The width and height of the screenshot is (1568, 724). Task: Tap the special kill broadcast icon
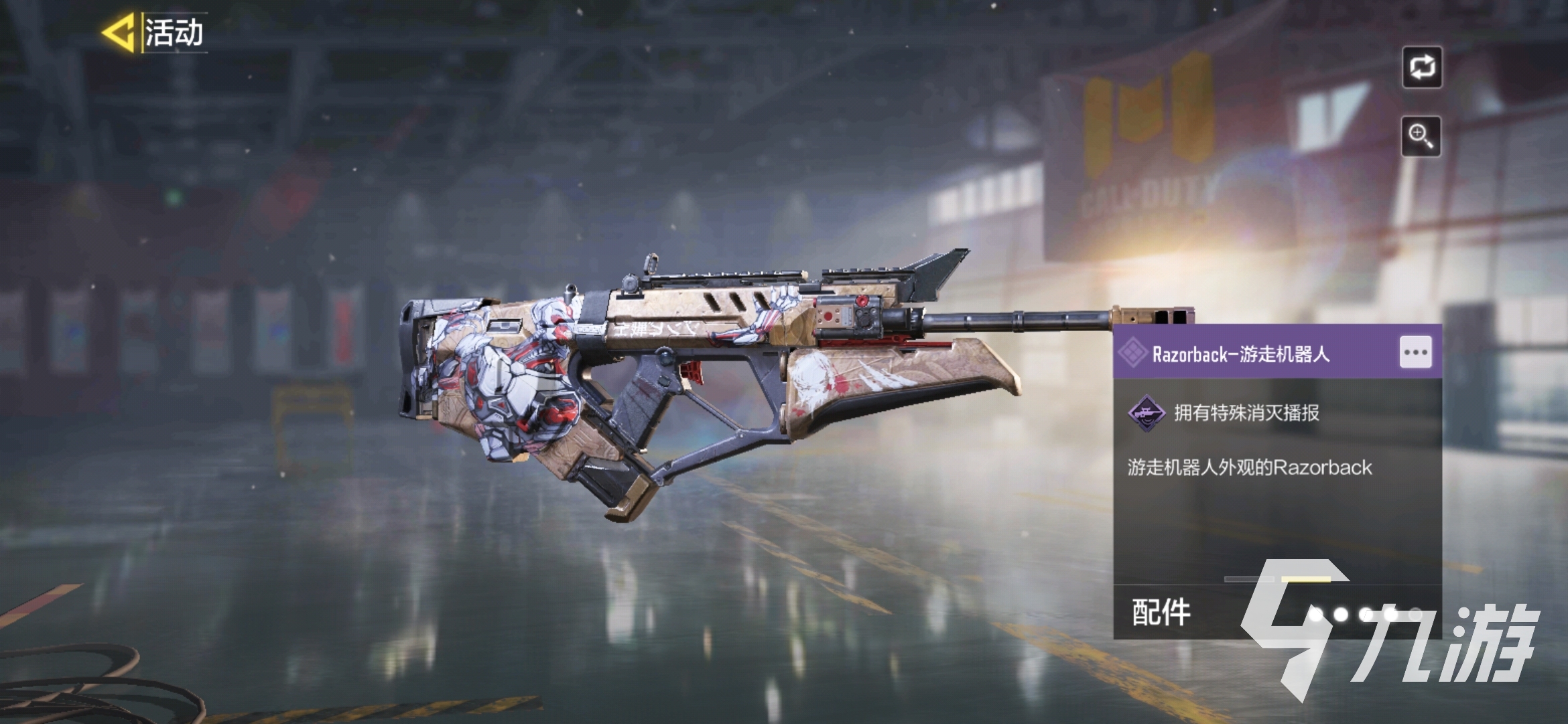tap(1146, 413)
